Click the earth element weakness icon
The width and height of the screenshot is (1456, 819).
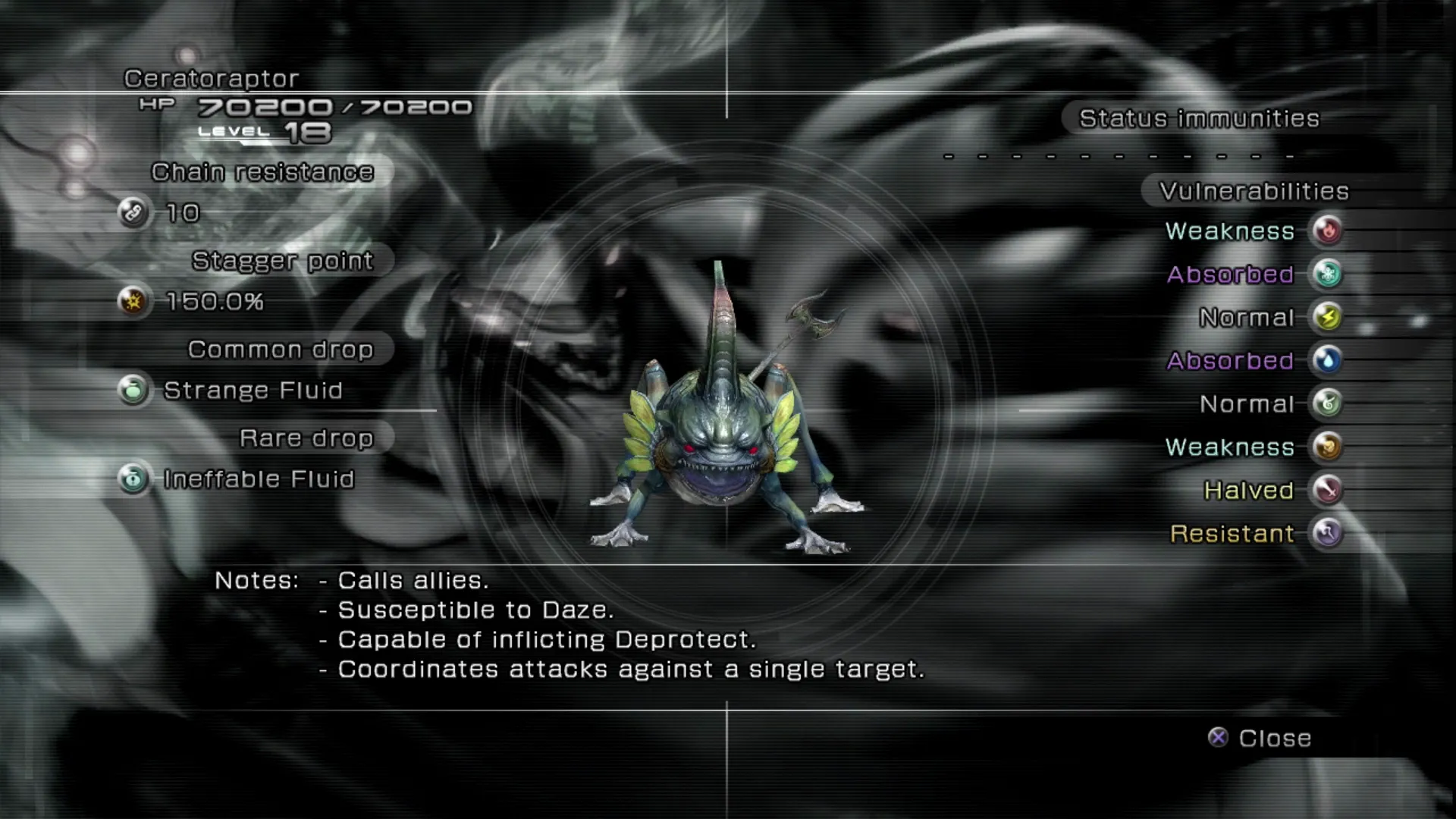1327,447
